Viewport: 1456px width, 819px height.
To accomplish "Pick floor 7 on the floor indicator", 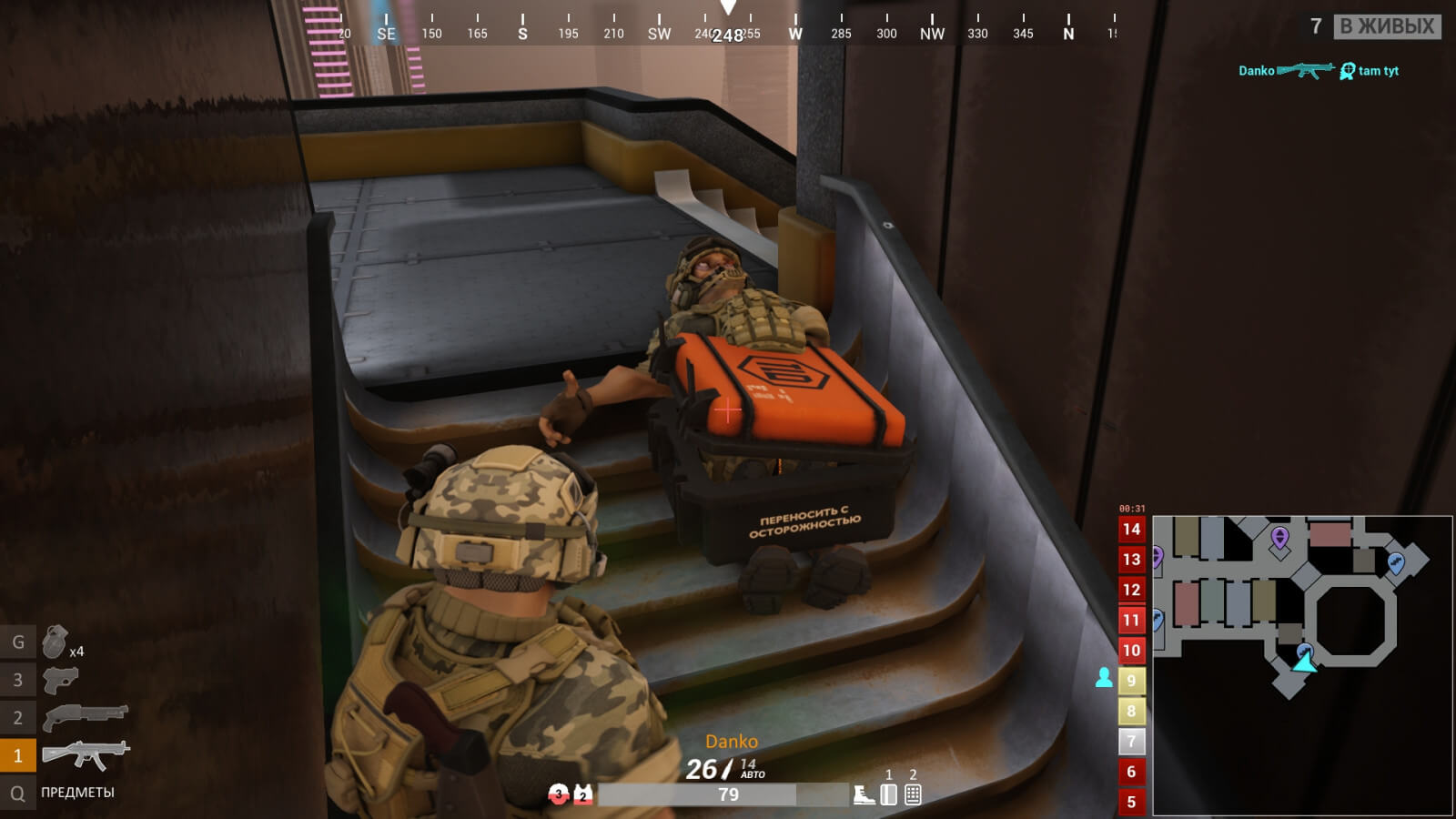I will (x=1131, y=742).
